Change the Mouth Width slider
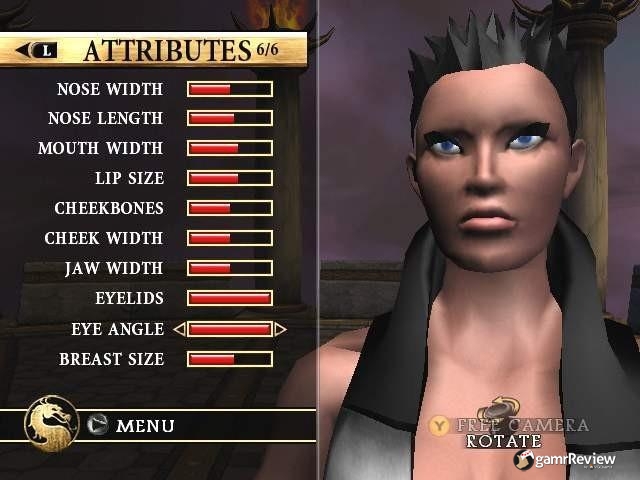Screen dimensions: 640x480 tap(230, 149)
